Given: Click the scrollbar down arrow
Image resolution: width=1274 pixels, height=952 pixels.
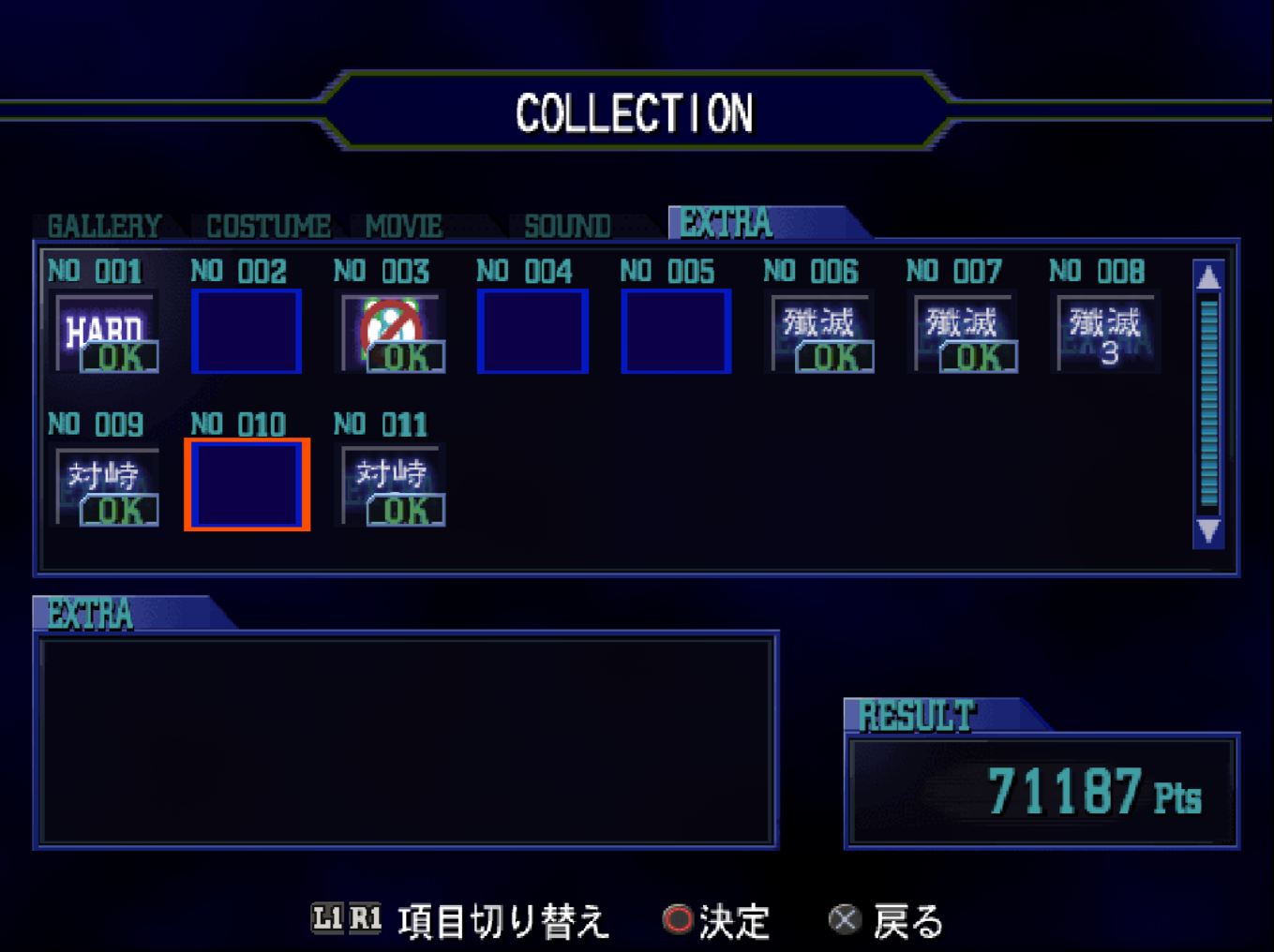Looking at the screenshot, I should tap(1208, 531).
